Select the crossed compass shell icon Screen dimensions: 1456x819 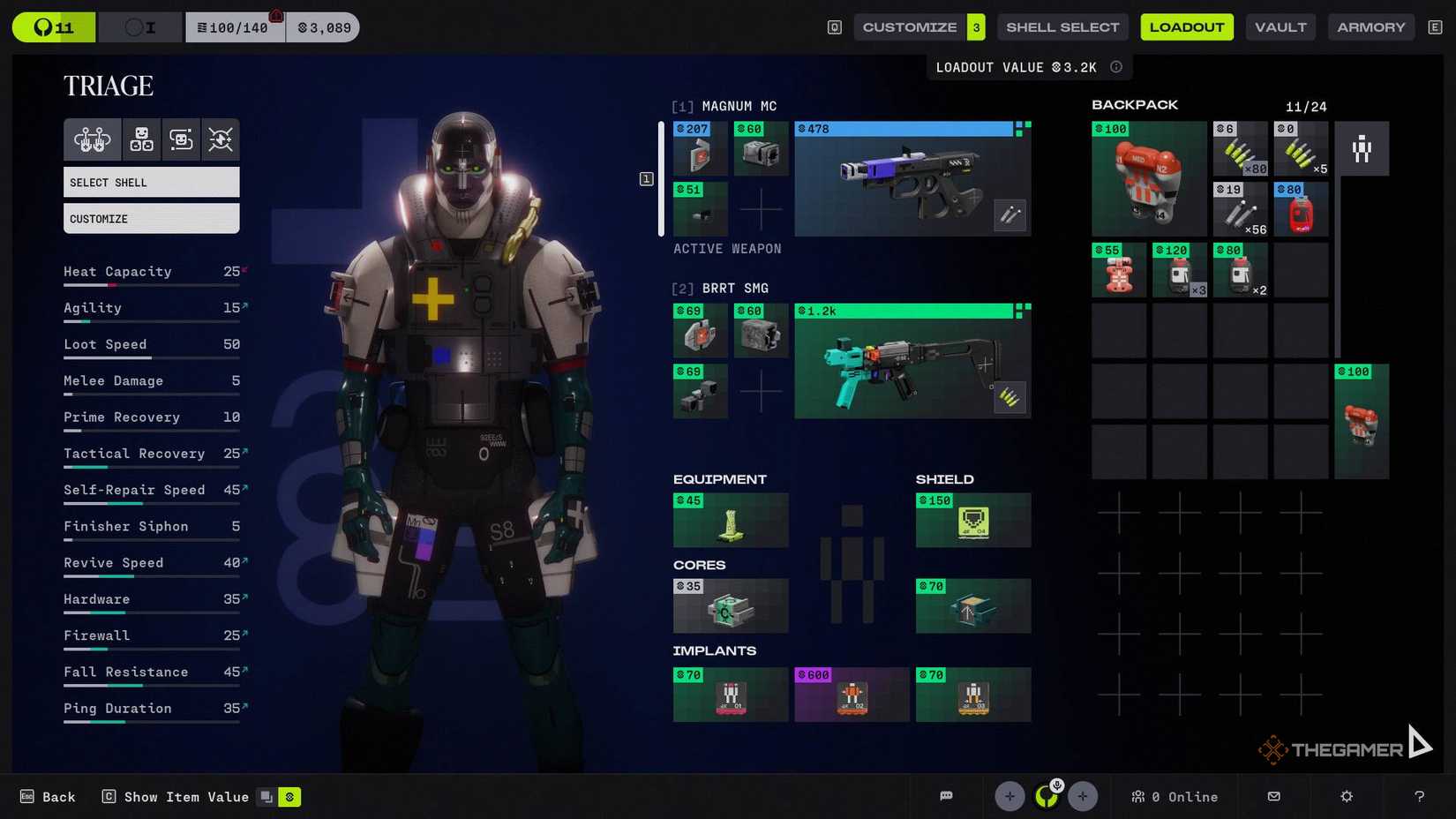point(221,139)
